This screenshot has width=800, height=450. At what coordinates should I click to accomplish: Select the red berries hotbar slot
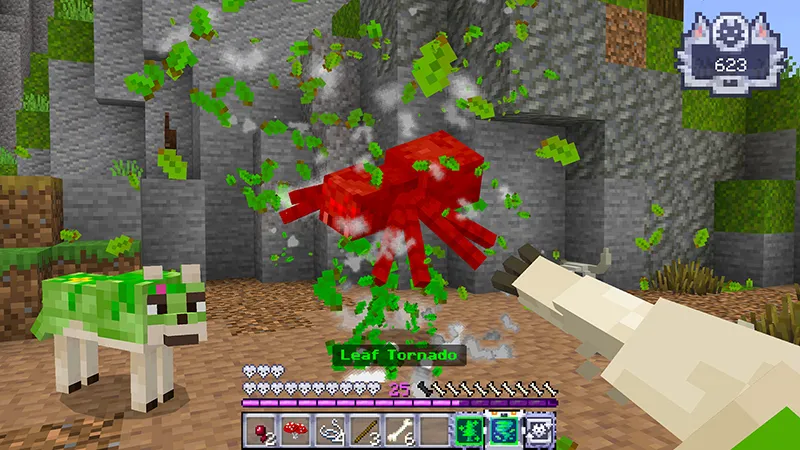click(261, 431)
